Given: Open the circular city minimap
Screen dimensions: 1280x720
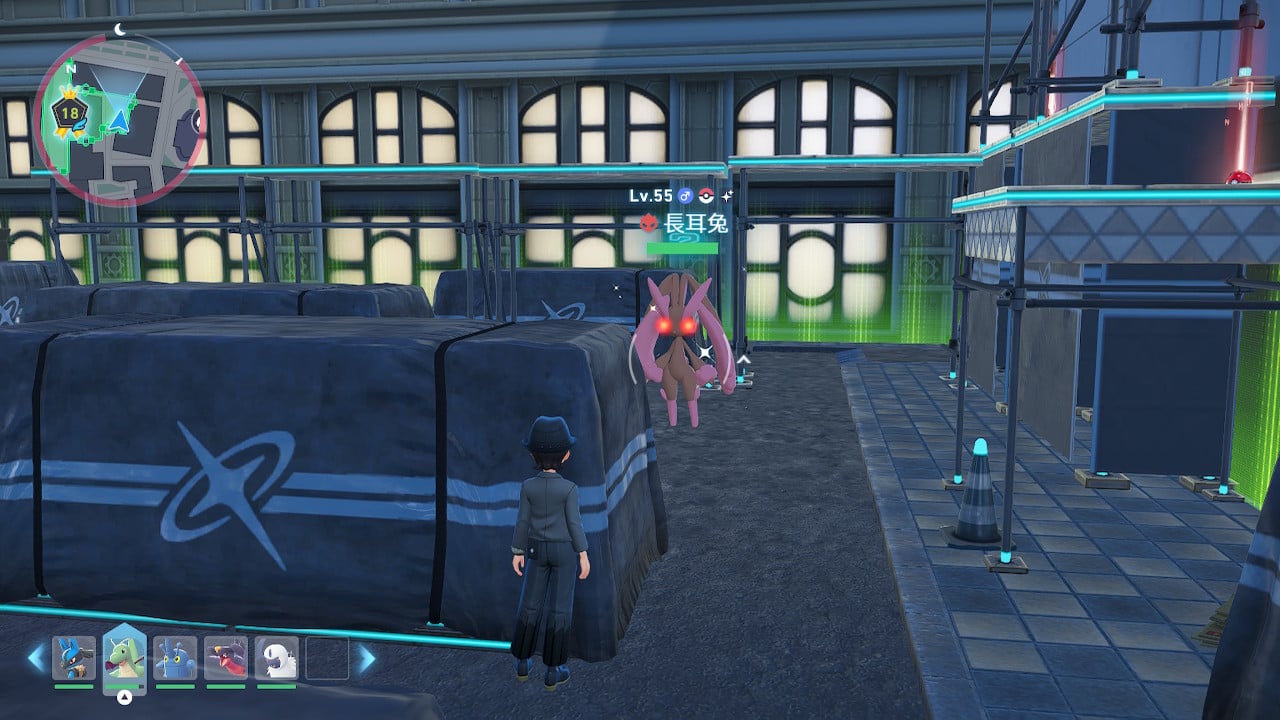Looking at the screenshot, I should click(119, 120).
